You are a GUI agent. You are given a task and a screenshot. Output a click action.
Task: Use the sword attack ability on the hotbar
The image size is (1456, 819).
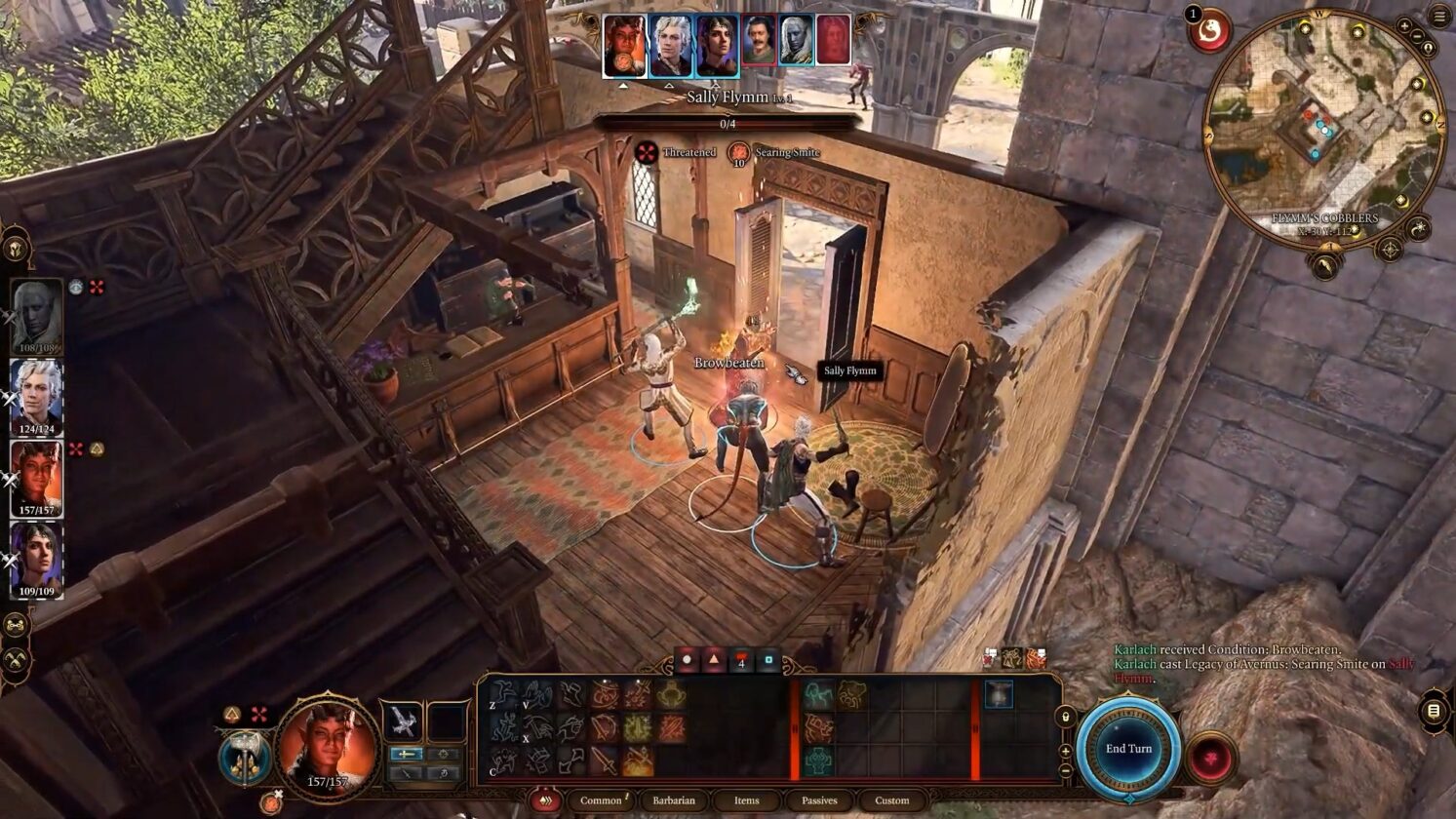[604, 760]
